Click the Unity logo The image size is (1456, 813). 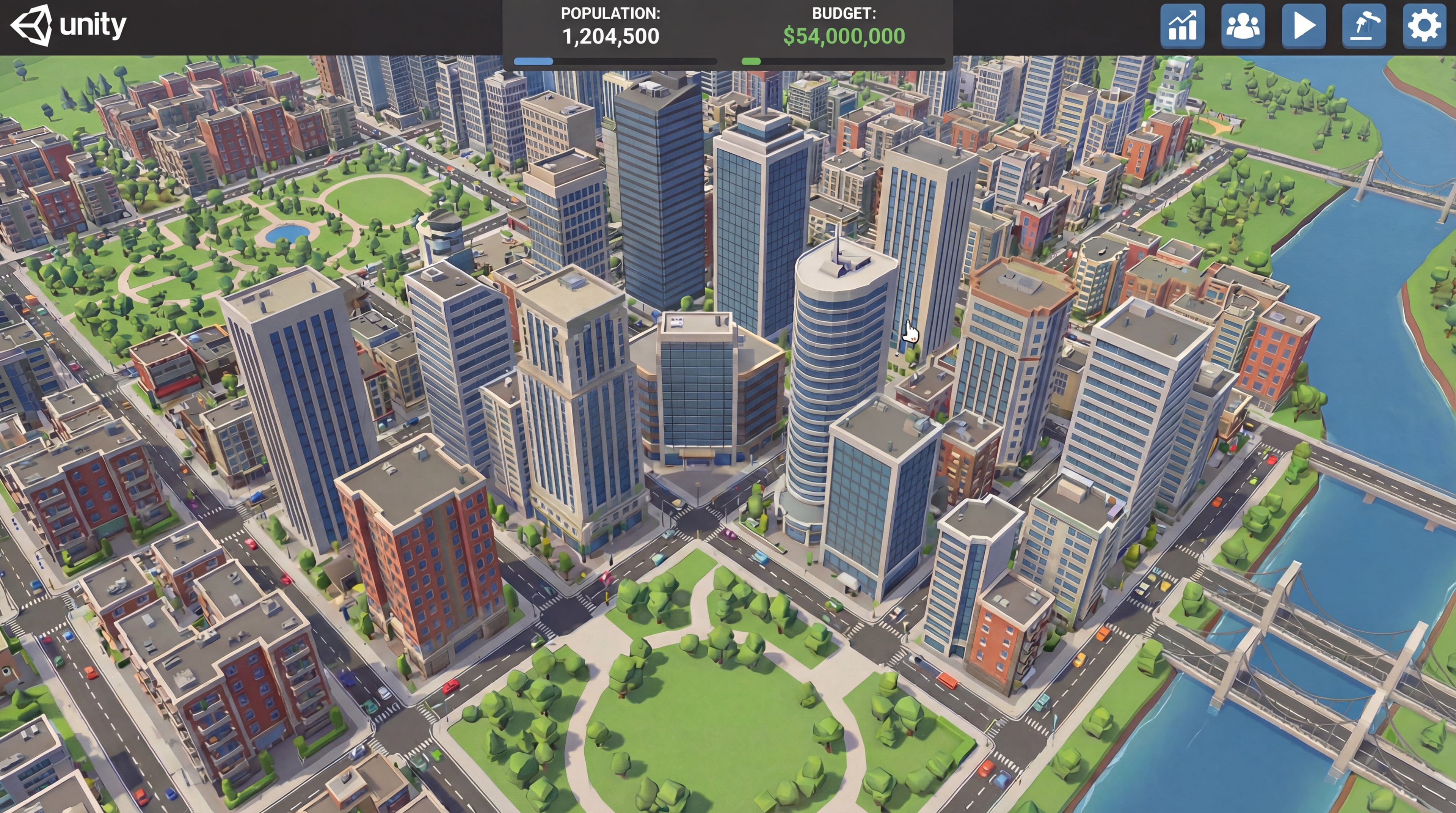[x=68, y=25]
